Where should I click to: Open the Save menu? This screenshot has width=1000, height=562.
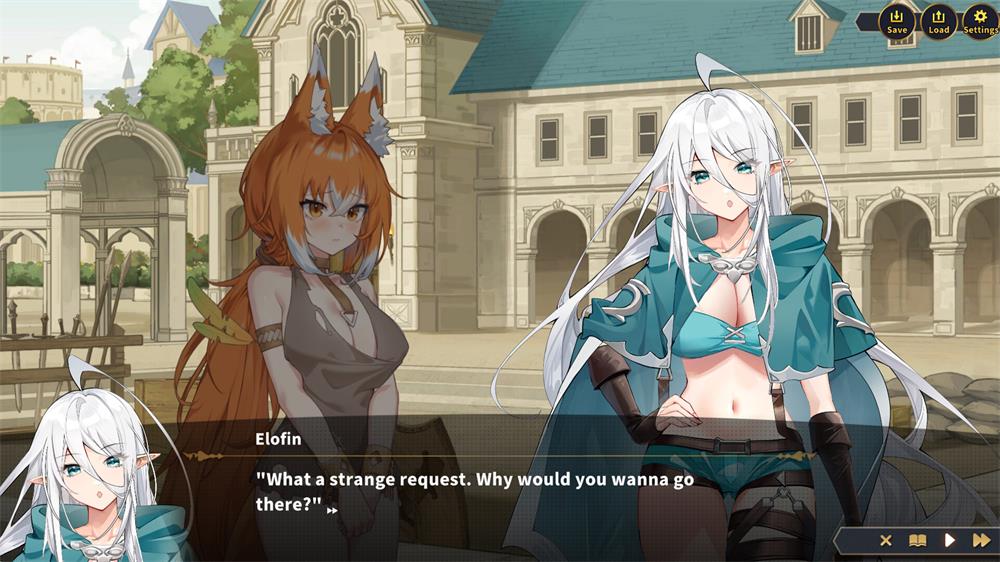pyautogui.click(x=897, y=21)
